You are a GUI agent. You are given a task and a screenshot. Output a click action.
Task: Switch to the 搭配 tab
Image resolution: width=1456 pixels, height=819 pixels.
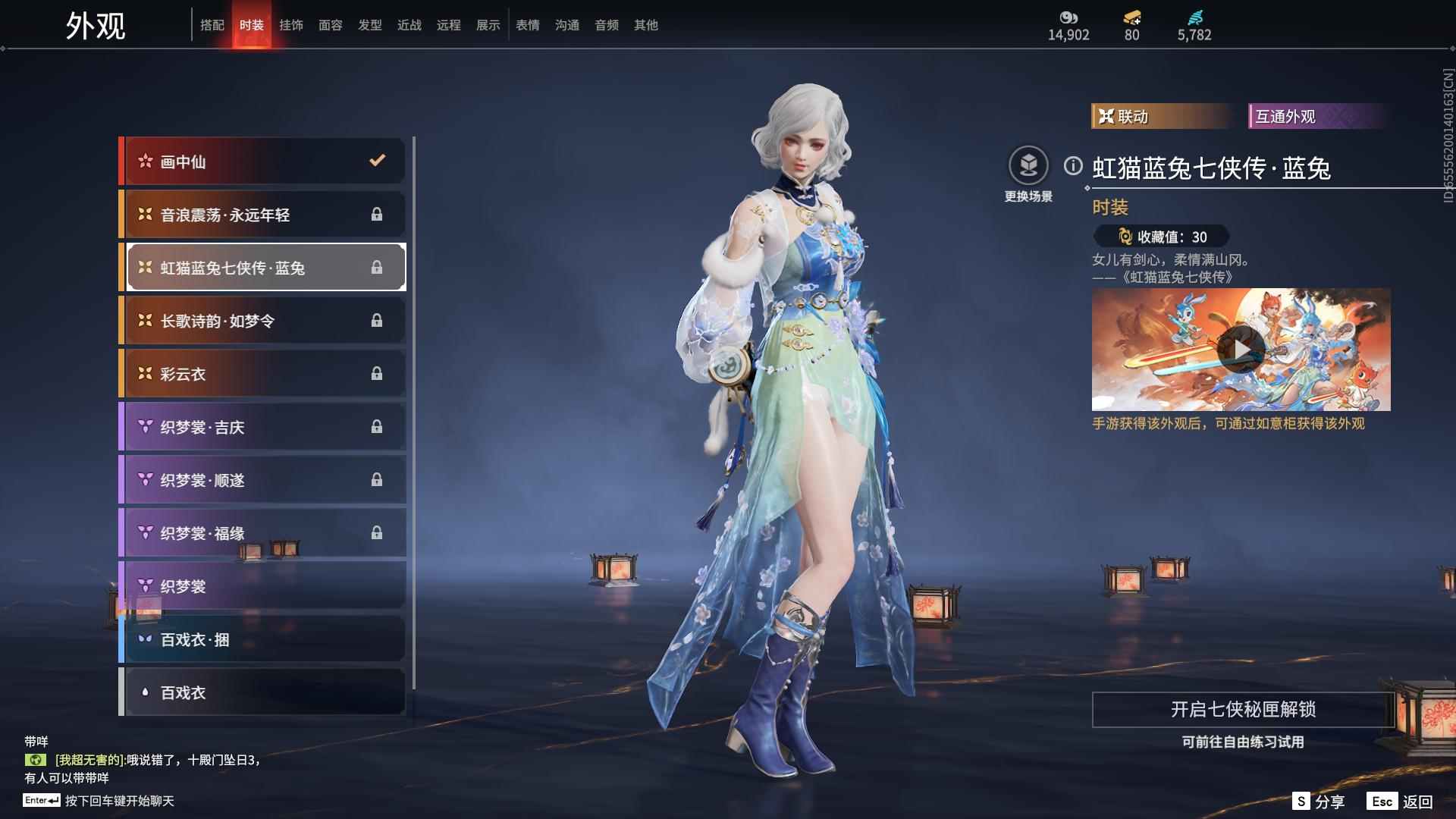click(212, 25)
